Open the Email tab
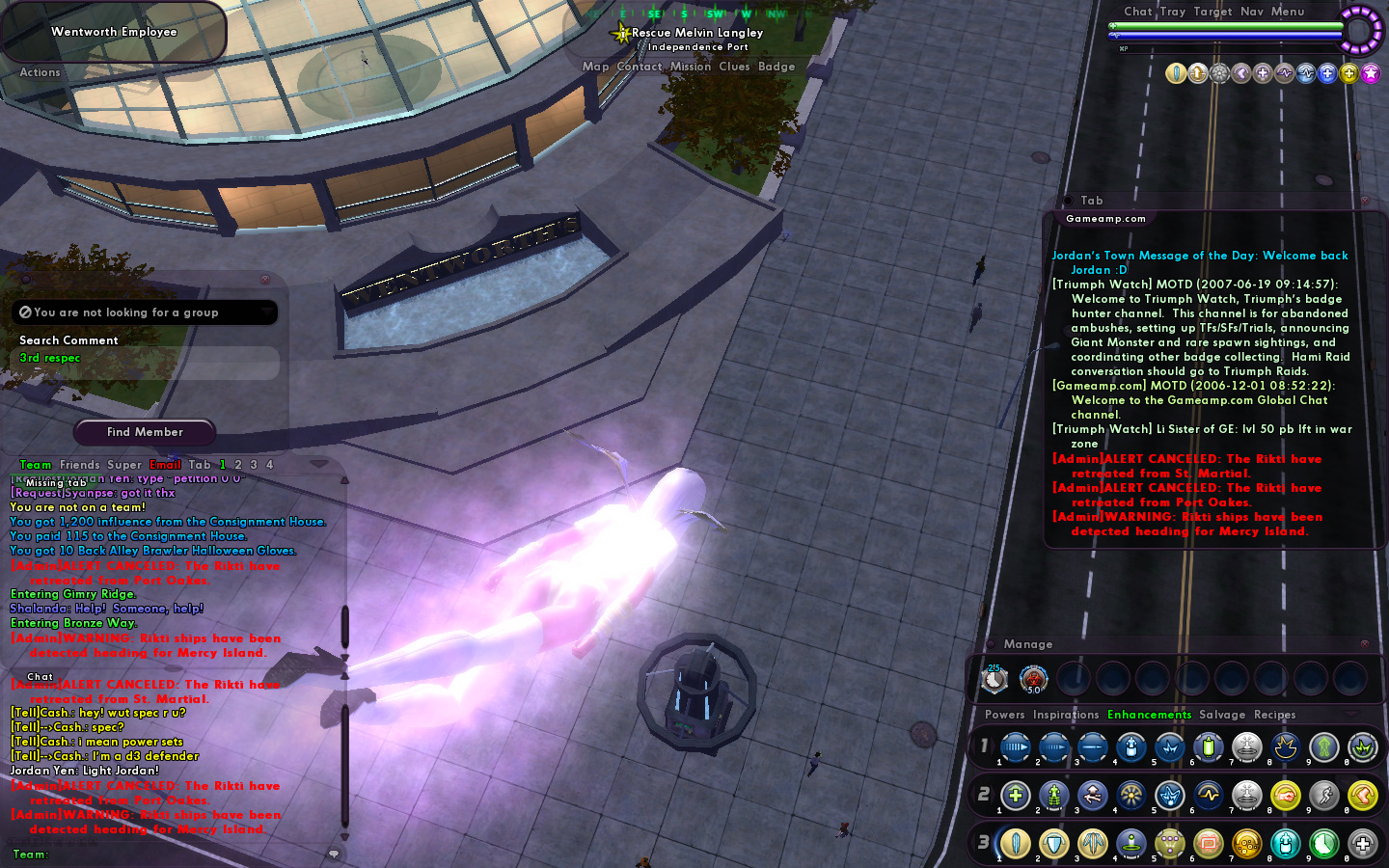1389x868 pixels. coord(165,465)
